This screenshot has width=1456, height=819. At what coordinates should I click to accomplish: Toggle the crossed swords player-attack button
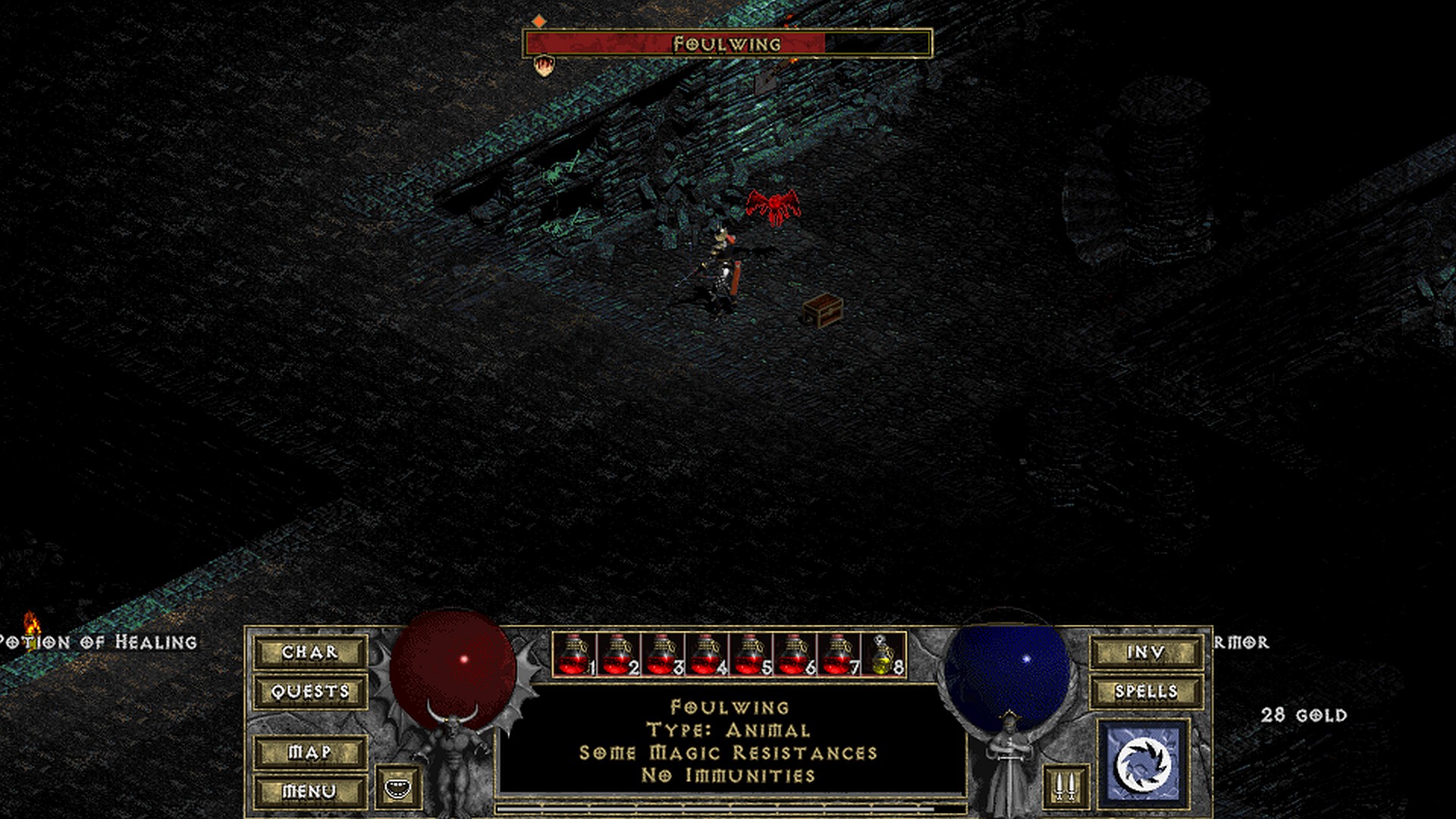[x=1065, y=786]
